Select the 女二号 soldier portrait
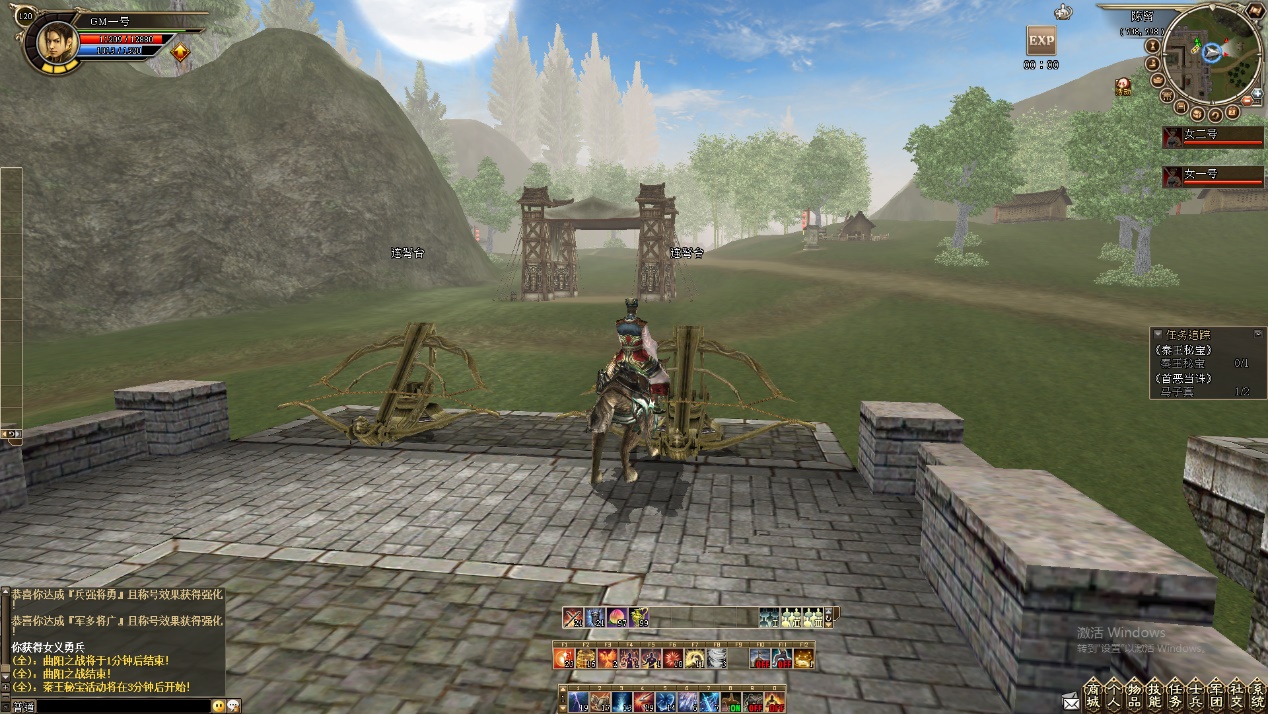 pos(1174,137)
